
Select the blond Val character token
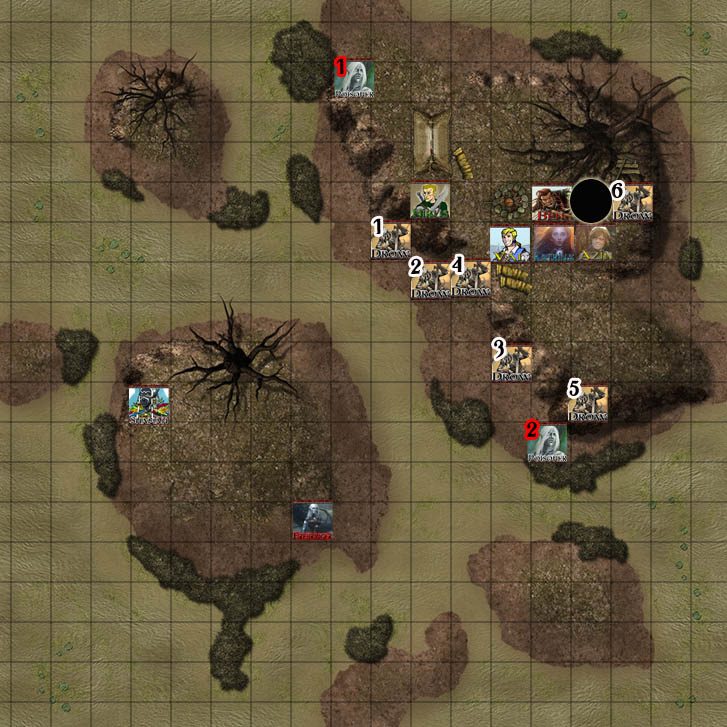[x=510, y=243]
